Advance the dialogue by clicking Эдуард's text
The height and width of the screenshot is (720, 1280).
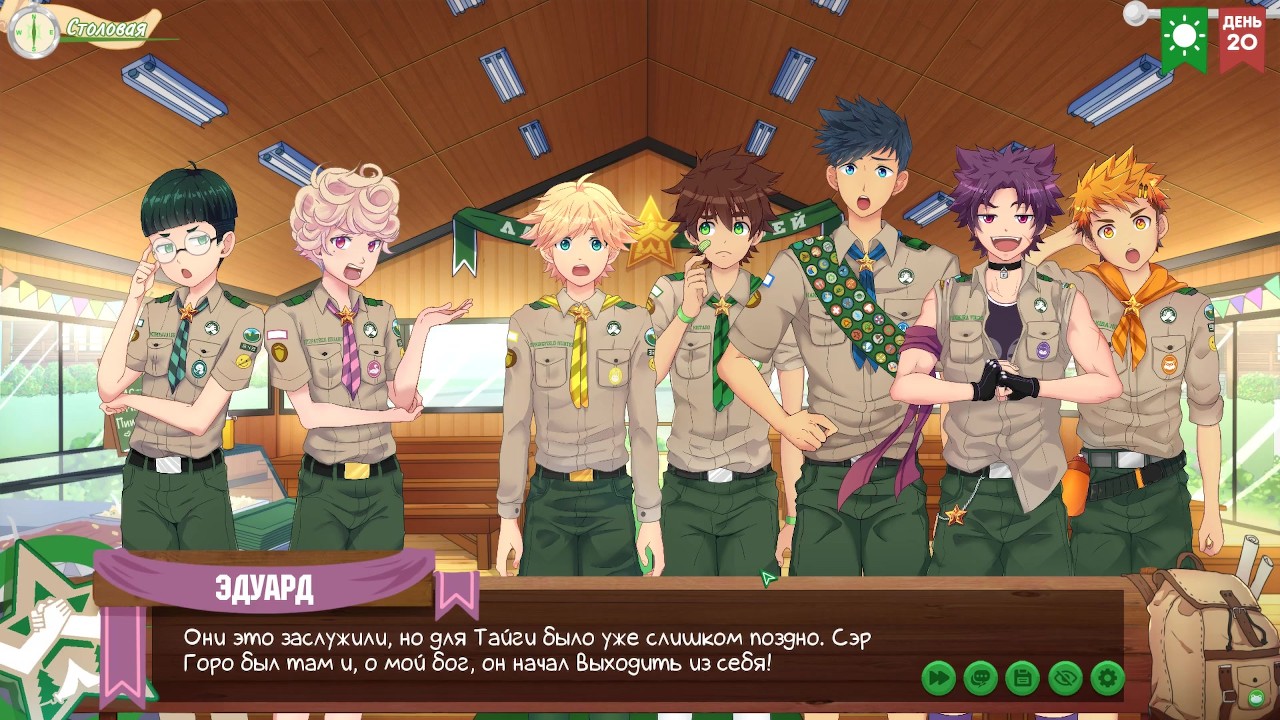point(527,650)
